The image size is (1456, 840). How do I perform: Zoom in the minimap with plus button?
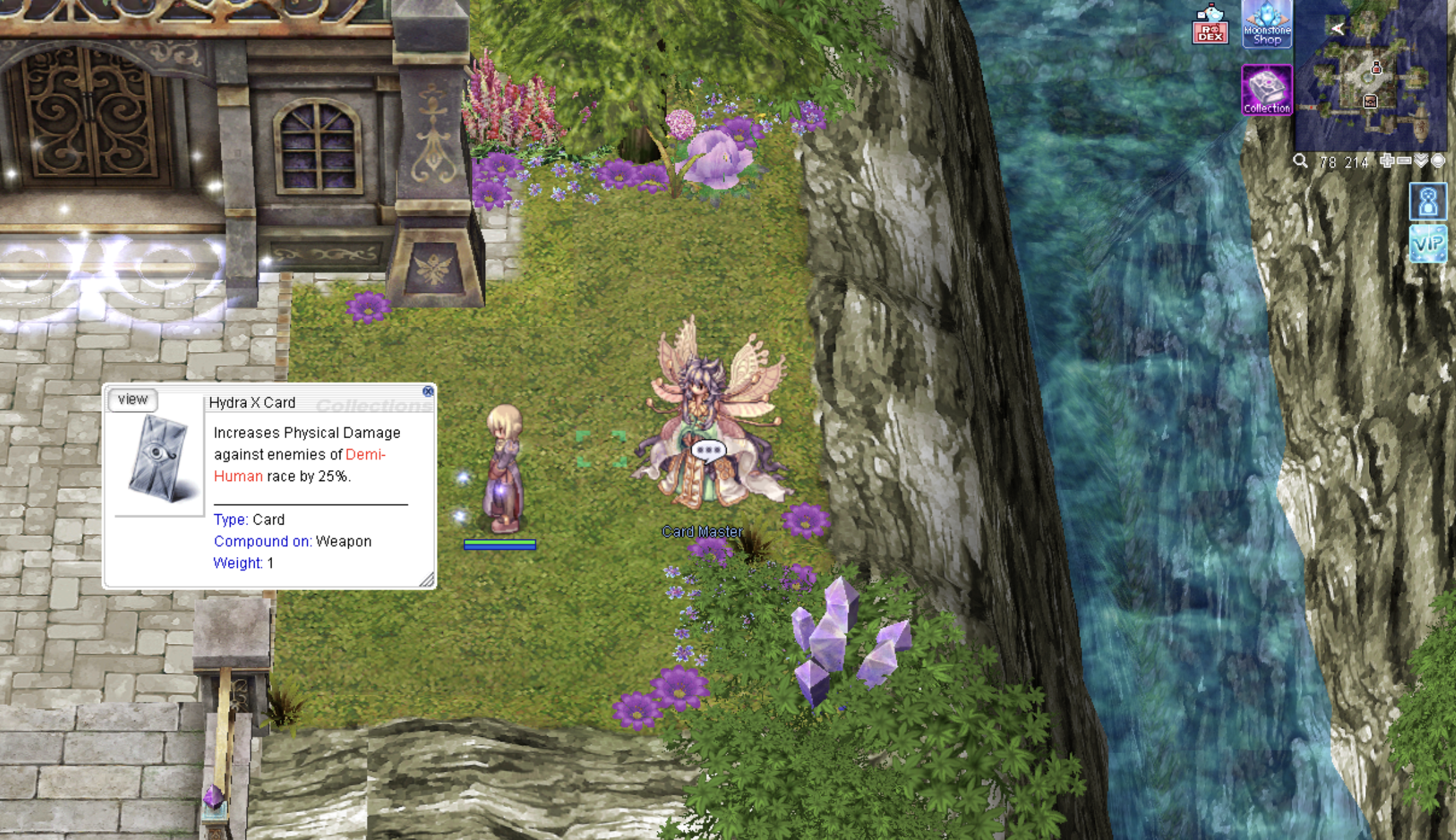pos(1387,161)
